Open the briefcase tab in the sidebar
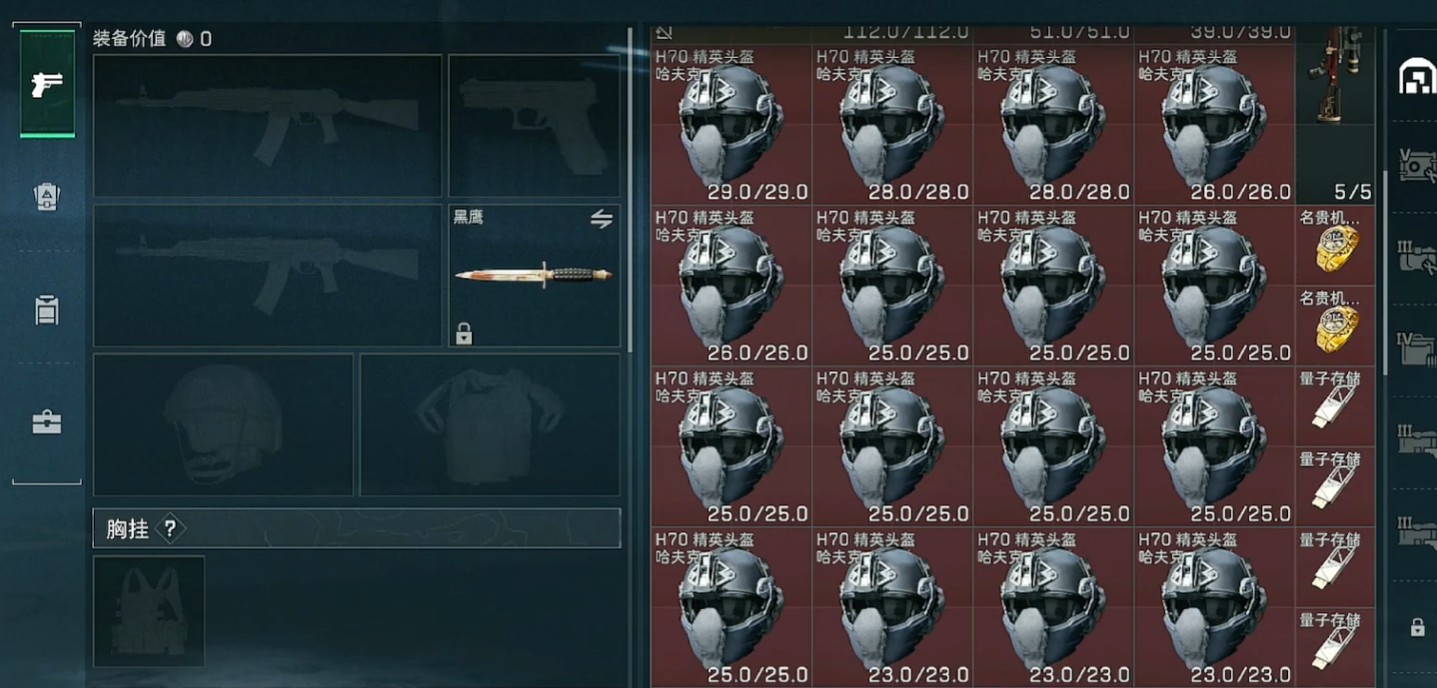 [x=47, y=422]
